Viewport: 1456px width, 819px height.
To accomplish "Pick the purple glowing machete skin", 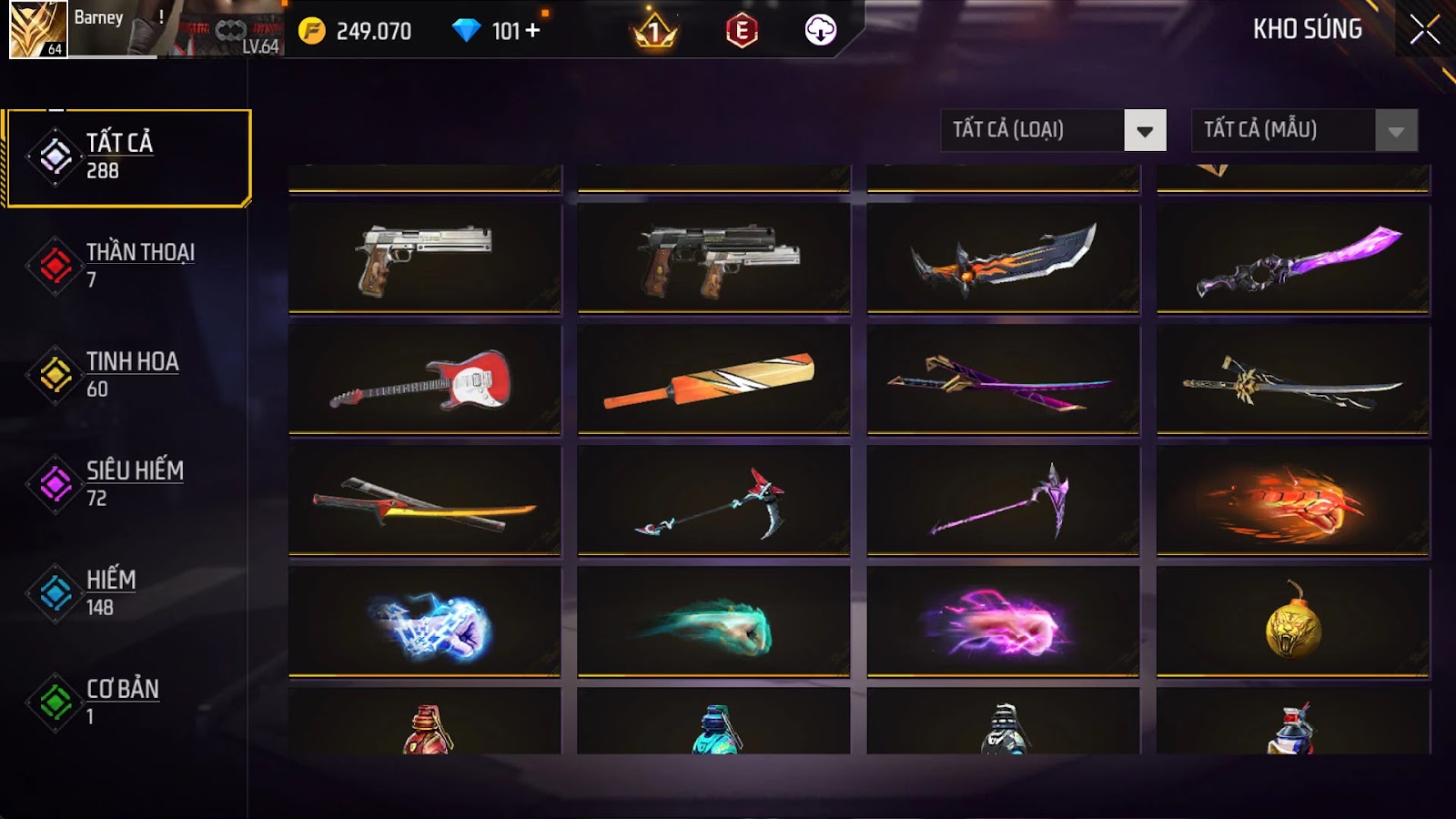I will coord(1292,258).
